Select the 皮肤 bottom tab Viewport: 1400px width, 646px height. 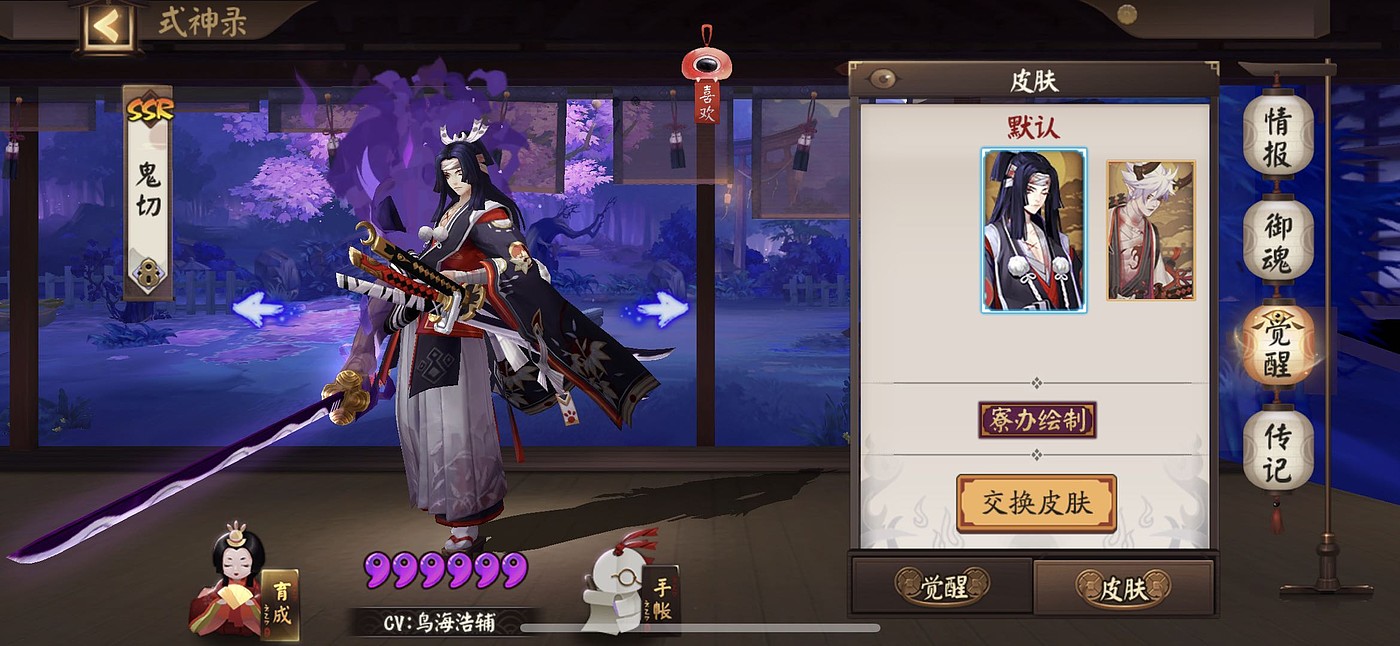click(x=1123, y=587)
